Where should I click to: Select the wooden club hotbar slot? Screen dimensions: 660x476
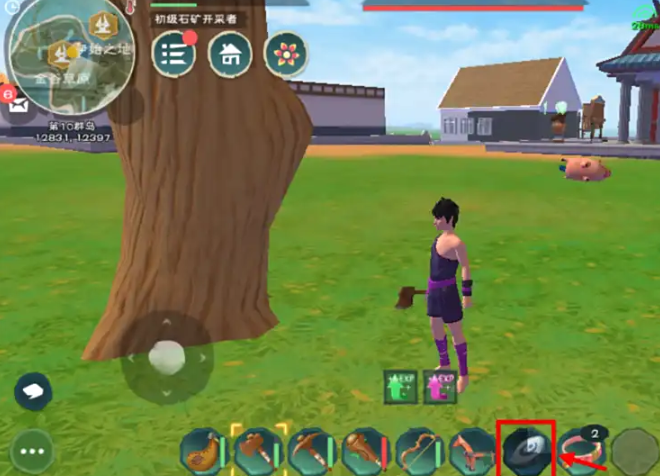click(x=365, y=451)
